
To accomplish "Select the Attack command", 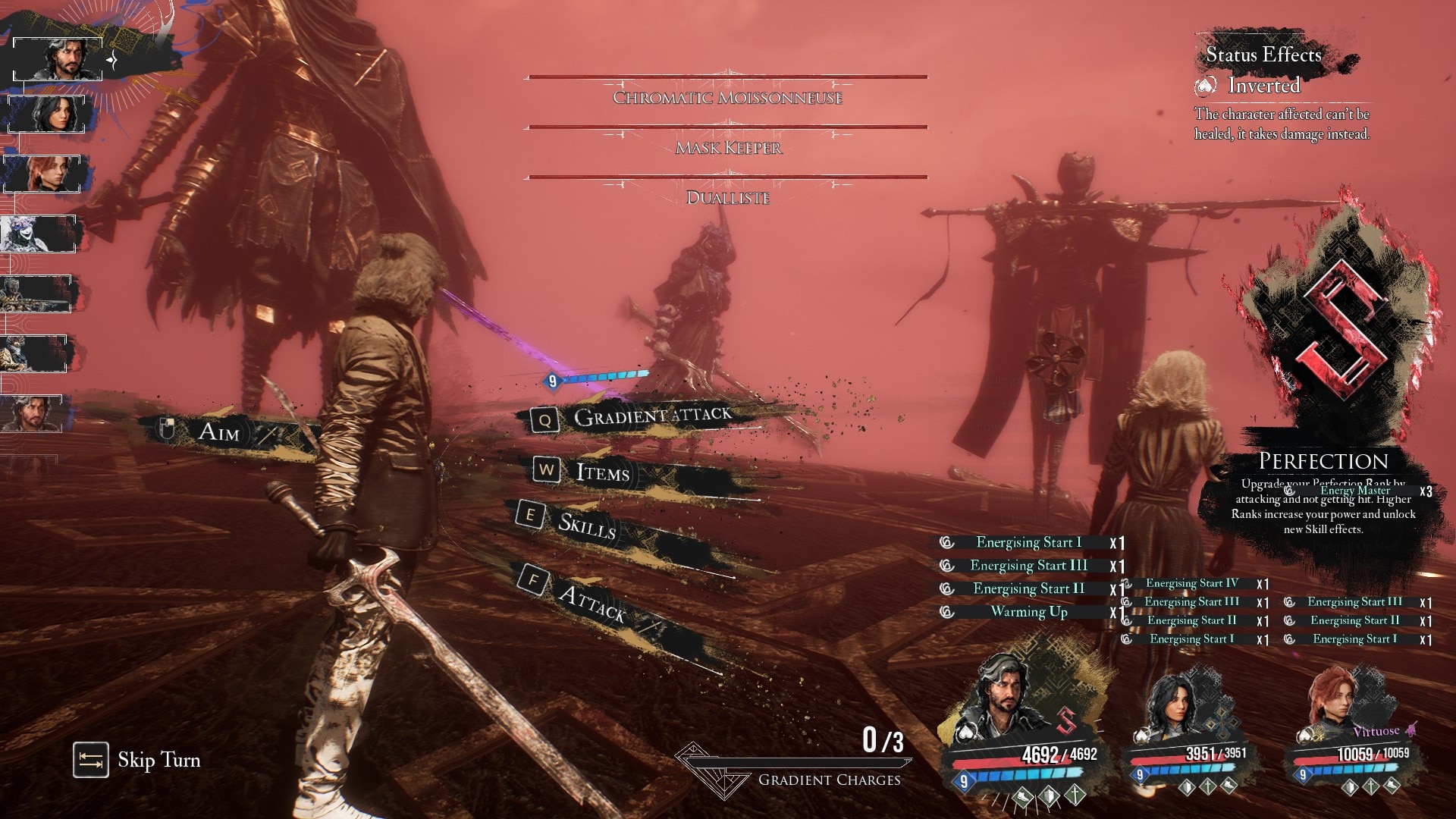I will [590, 603].
